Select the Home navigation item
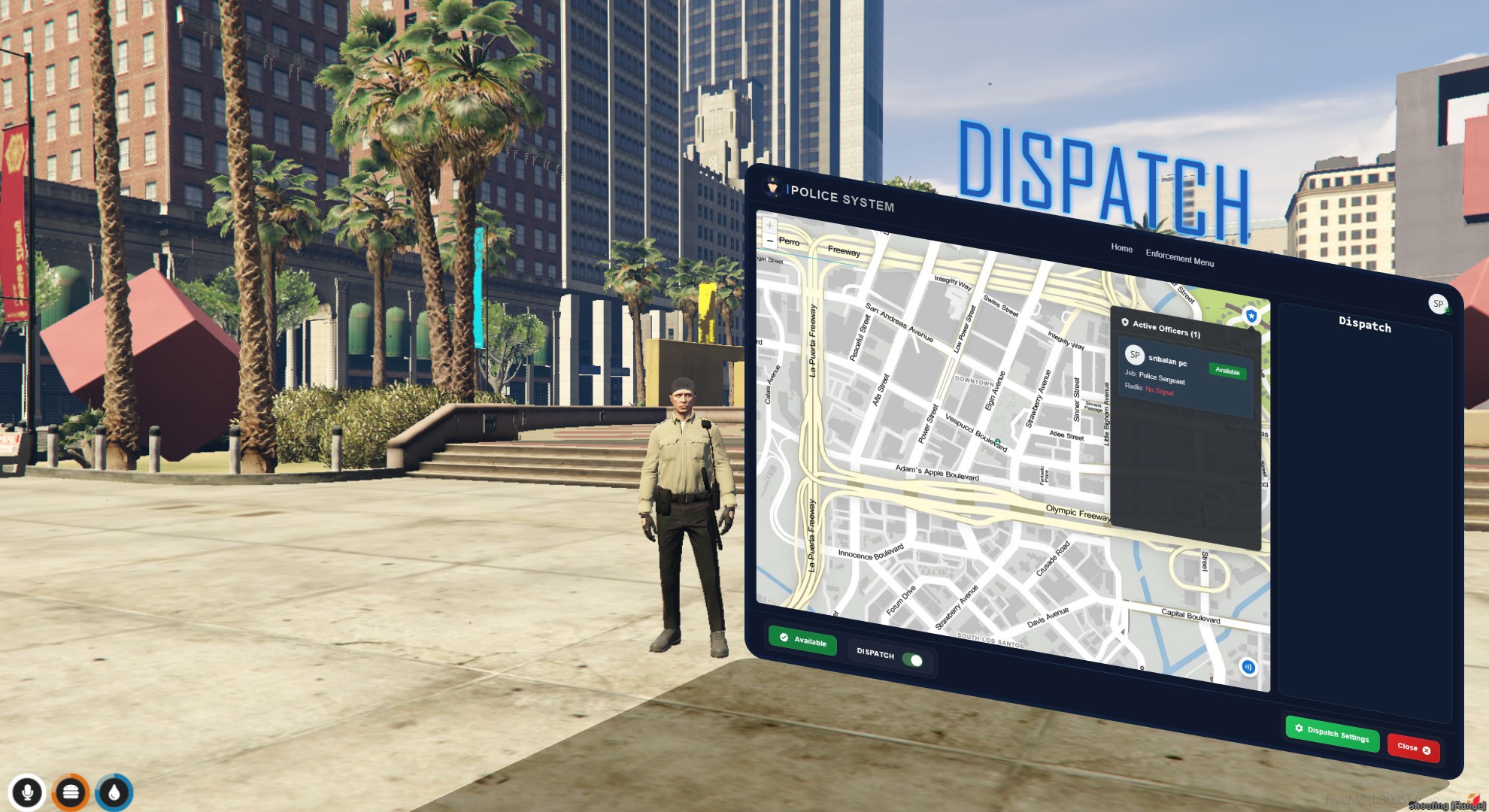 point(1121,249)
